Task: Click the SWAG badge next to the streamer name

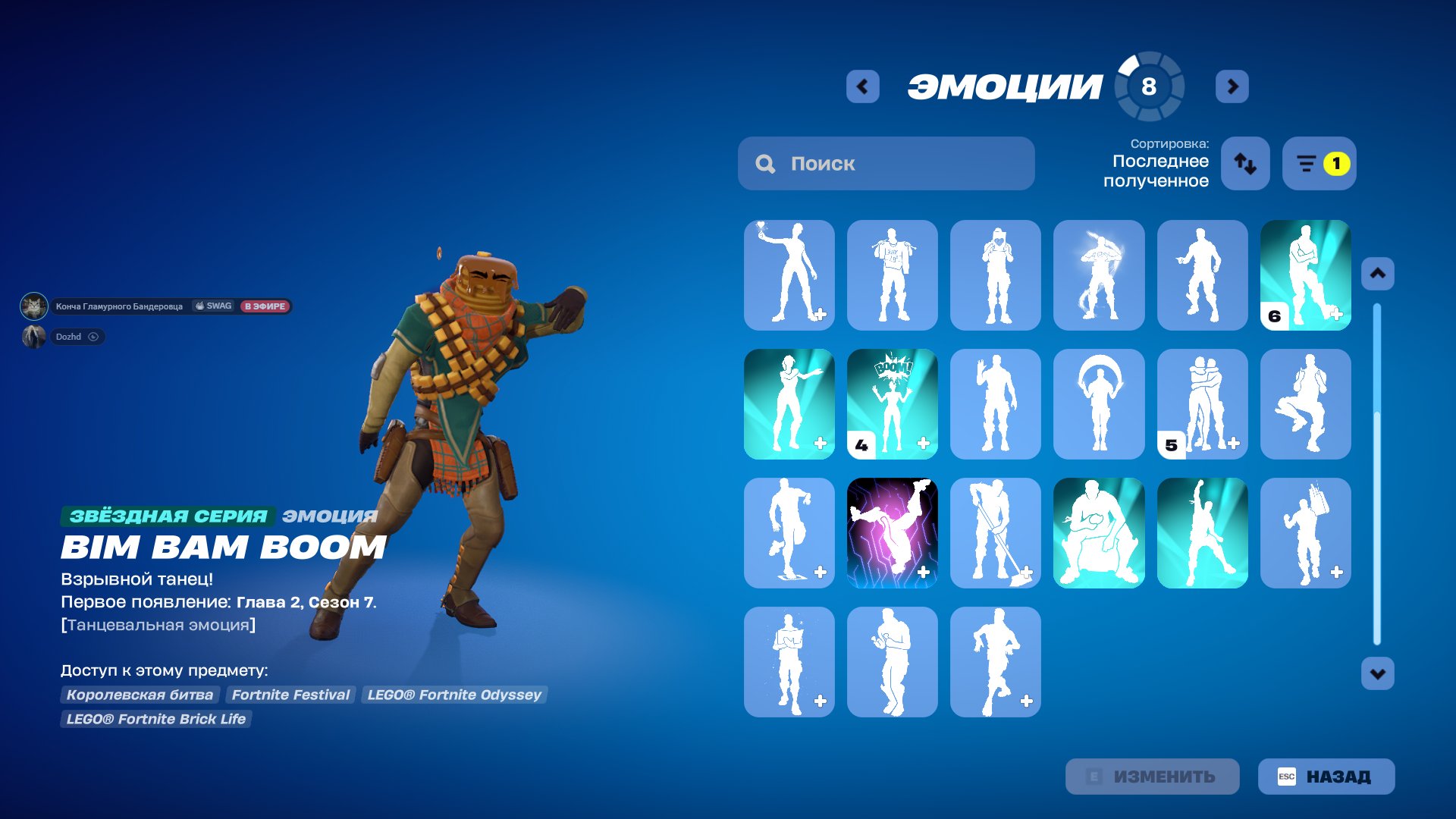Action: (212, 306)
